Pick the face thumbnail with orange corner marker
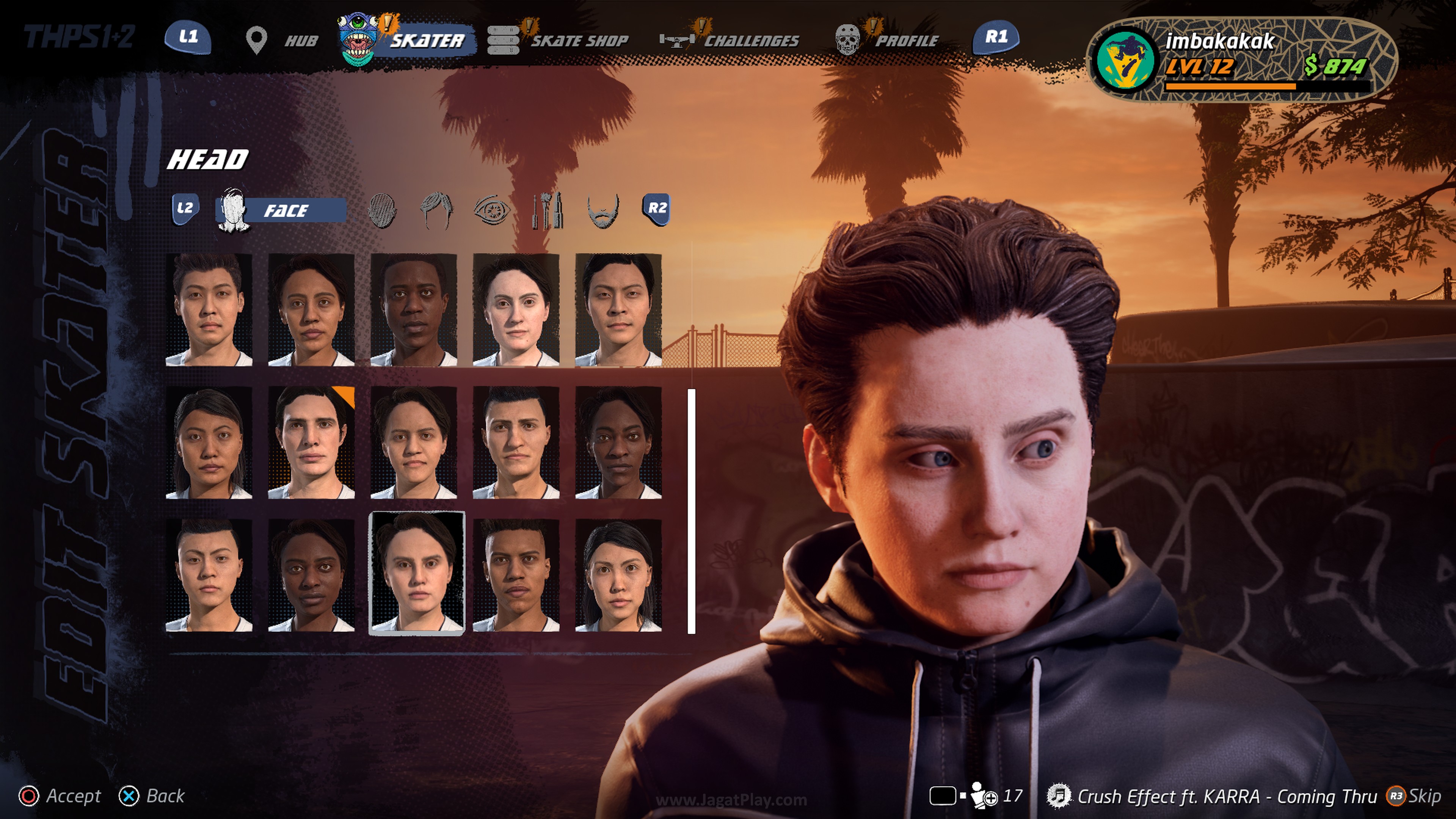 coord(311,442)
